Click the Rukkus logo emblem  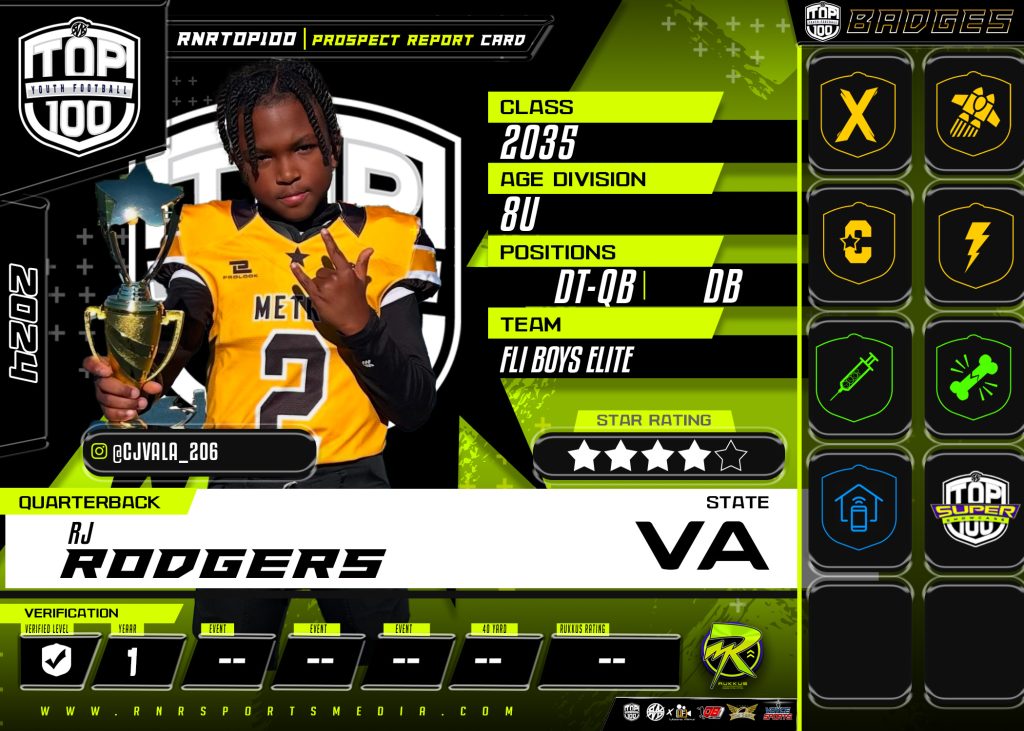click(731, 657)
